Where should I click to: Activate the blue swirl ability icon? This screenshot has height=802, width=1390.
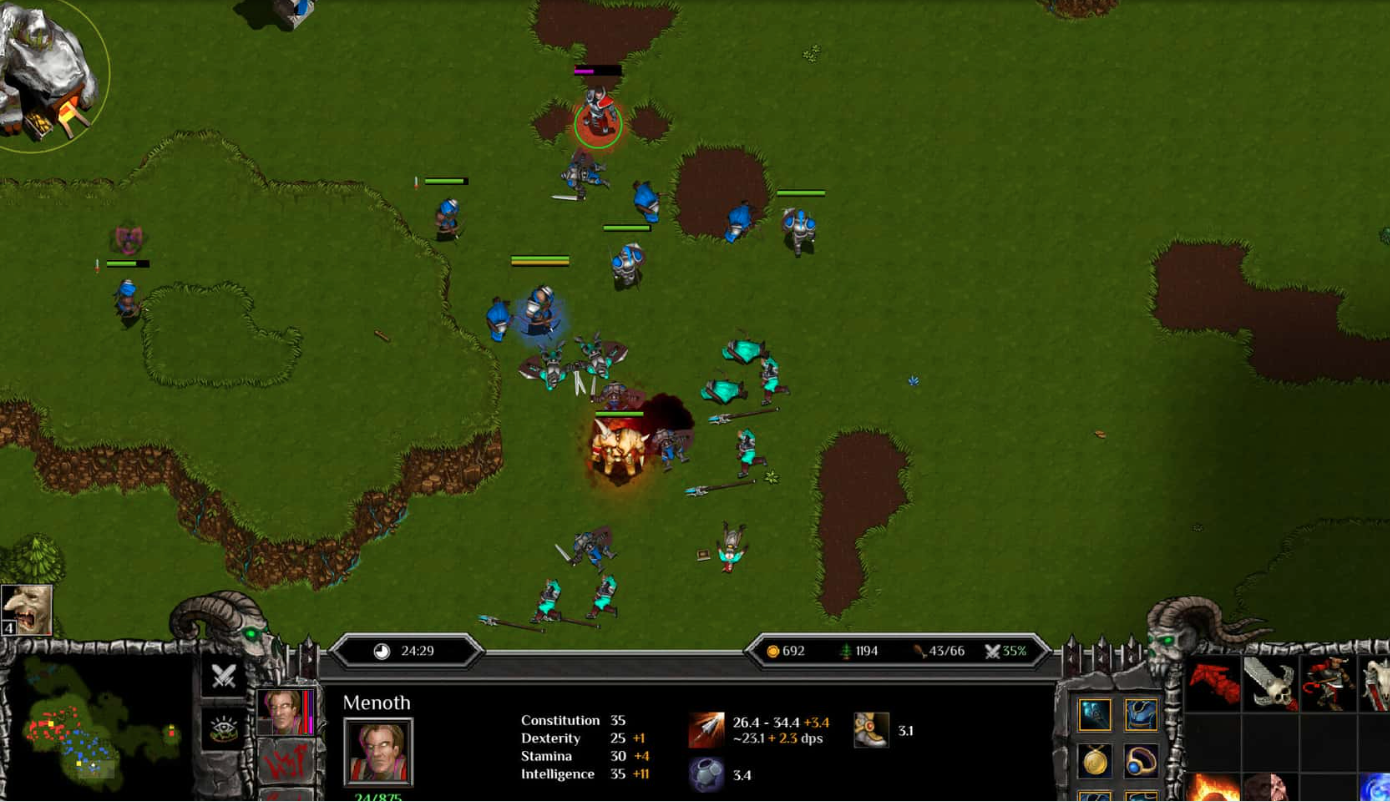(x=1375, y=788)
